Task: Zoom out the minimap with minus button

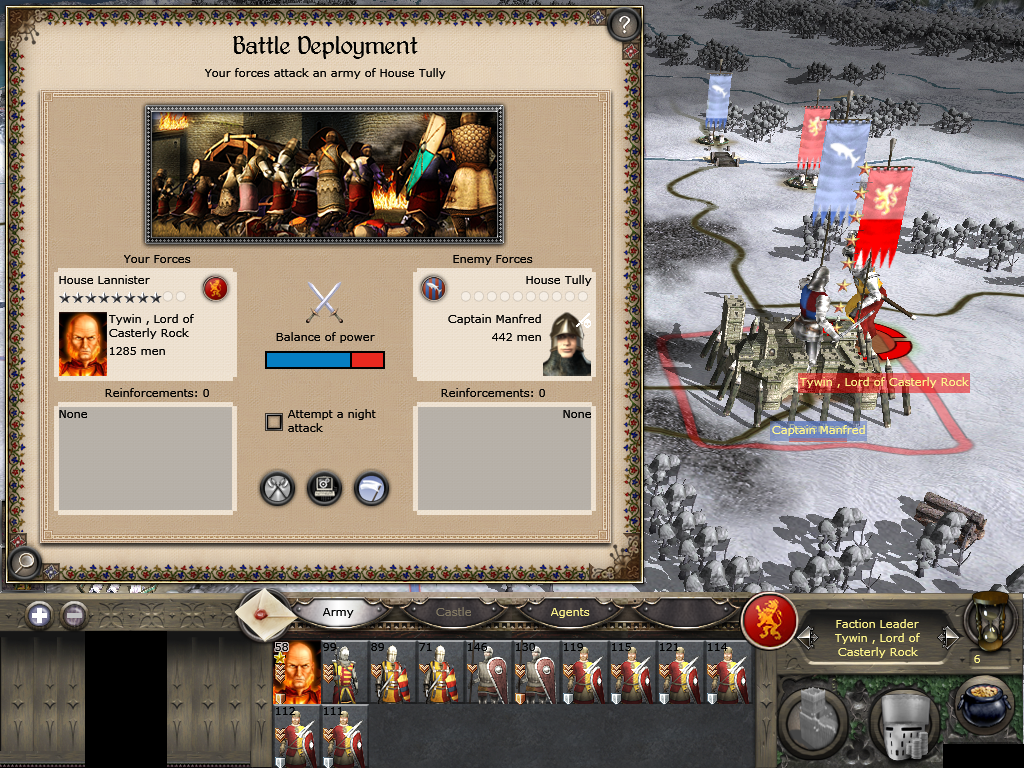Action: pyautogui.click(x=74, y=615)
